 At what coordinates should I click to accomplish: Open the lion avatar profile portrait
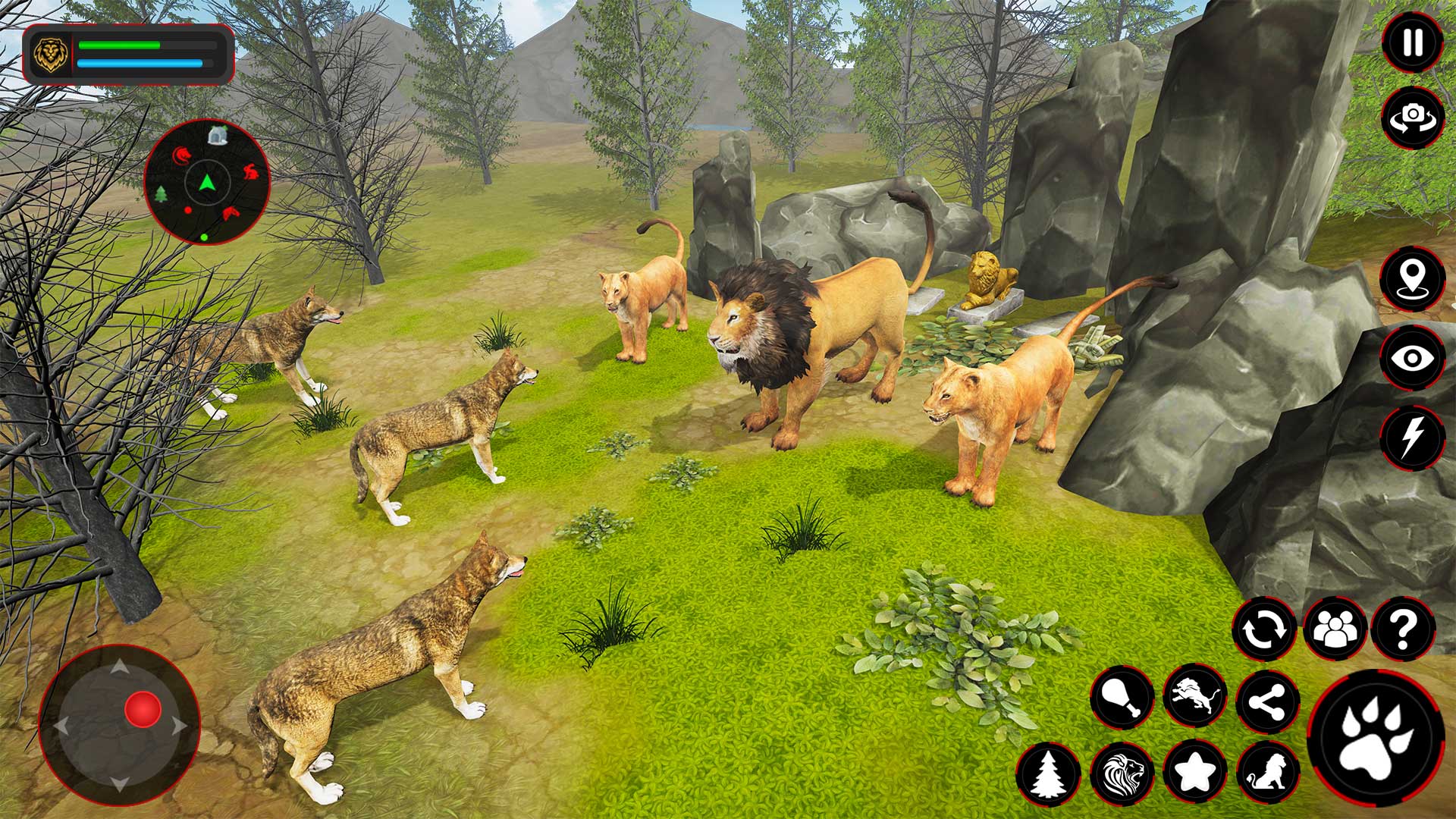coord(49,53)
